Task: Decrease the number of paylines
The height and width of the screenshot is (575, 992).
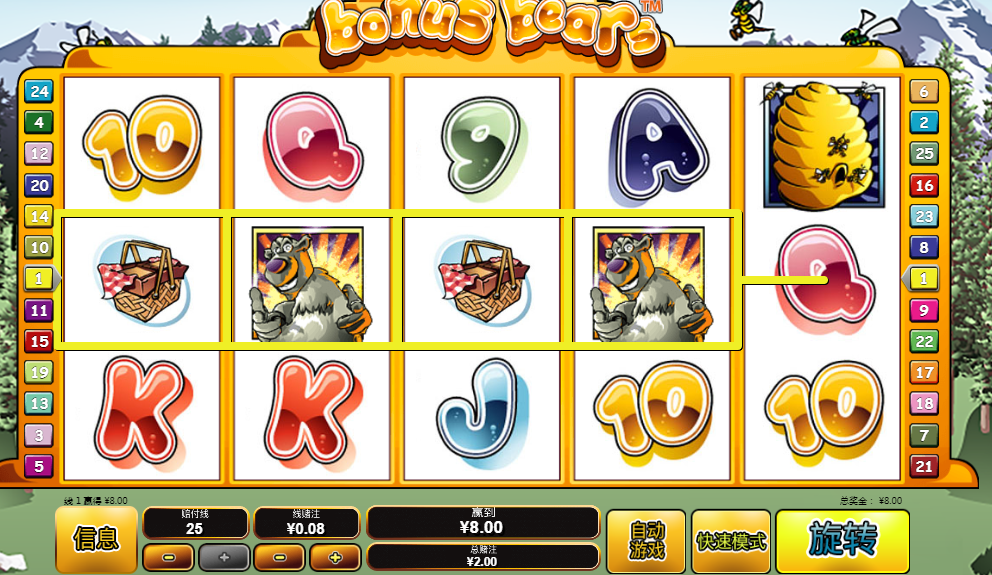Action: (168, 556)
